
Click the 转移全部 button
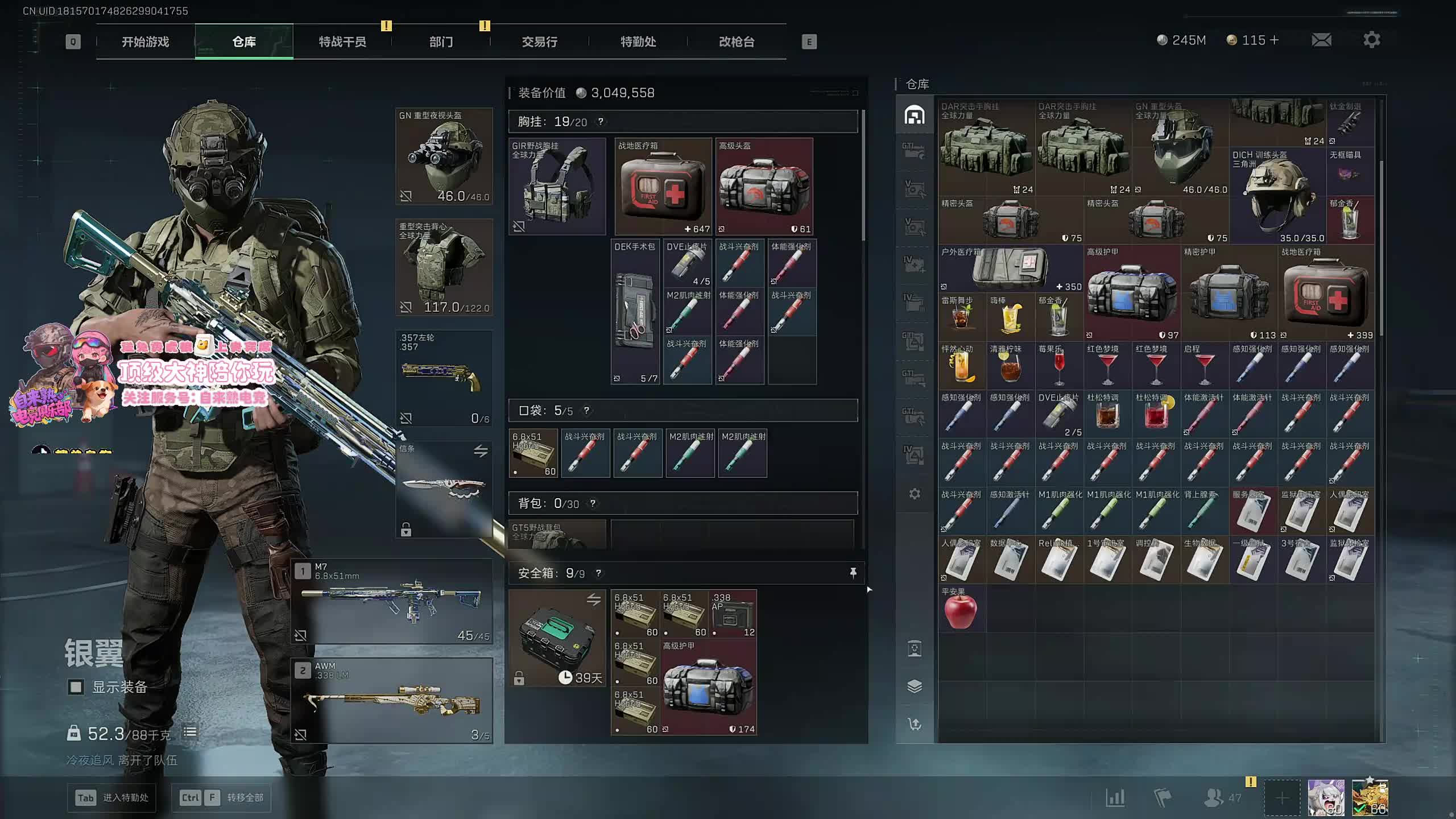coord(222,797)
